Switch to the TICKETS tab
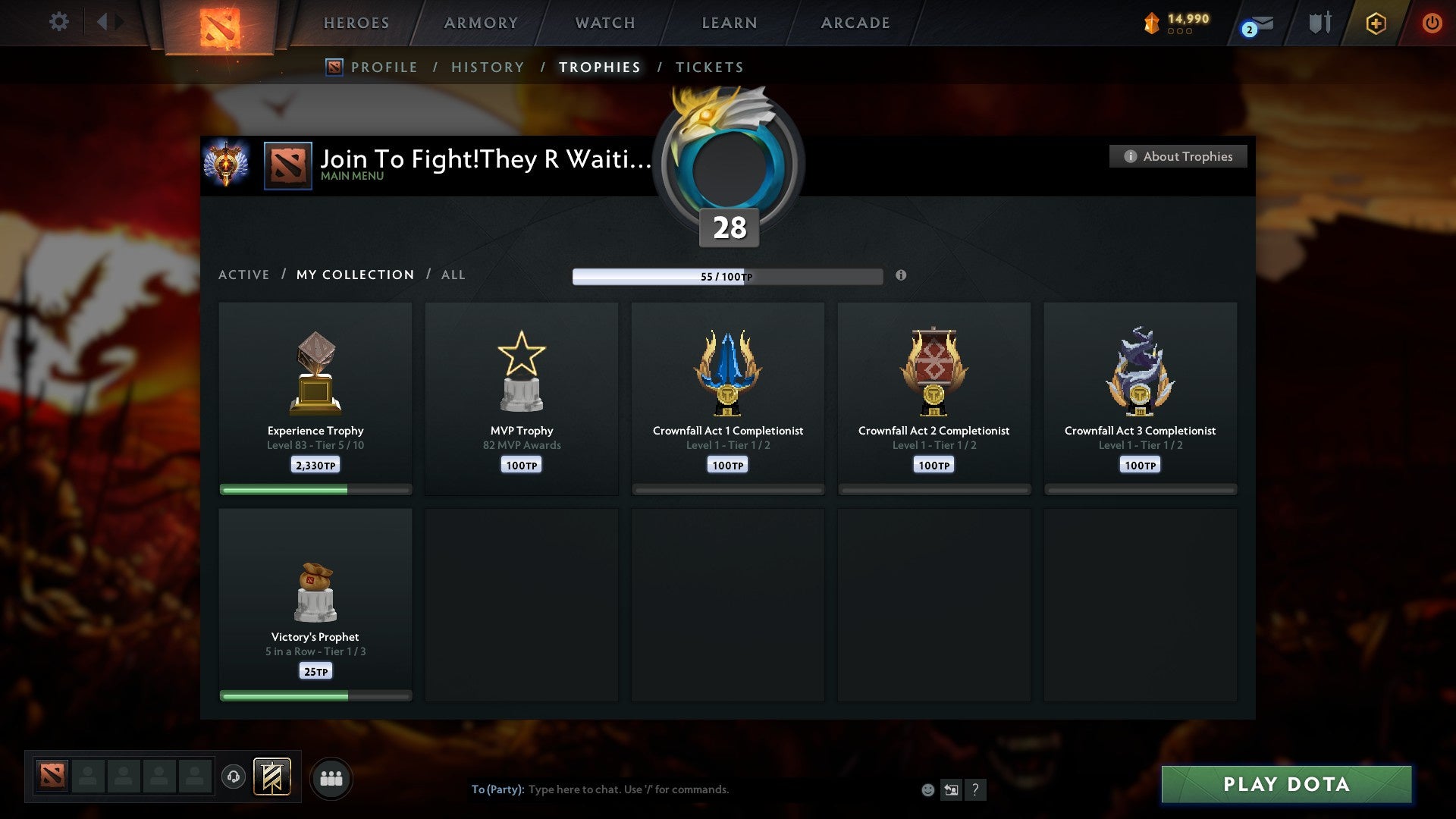Screen dimensions: 1456x819 [x=709, y=67]
